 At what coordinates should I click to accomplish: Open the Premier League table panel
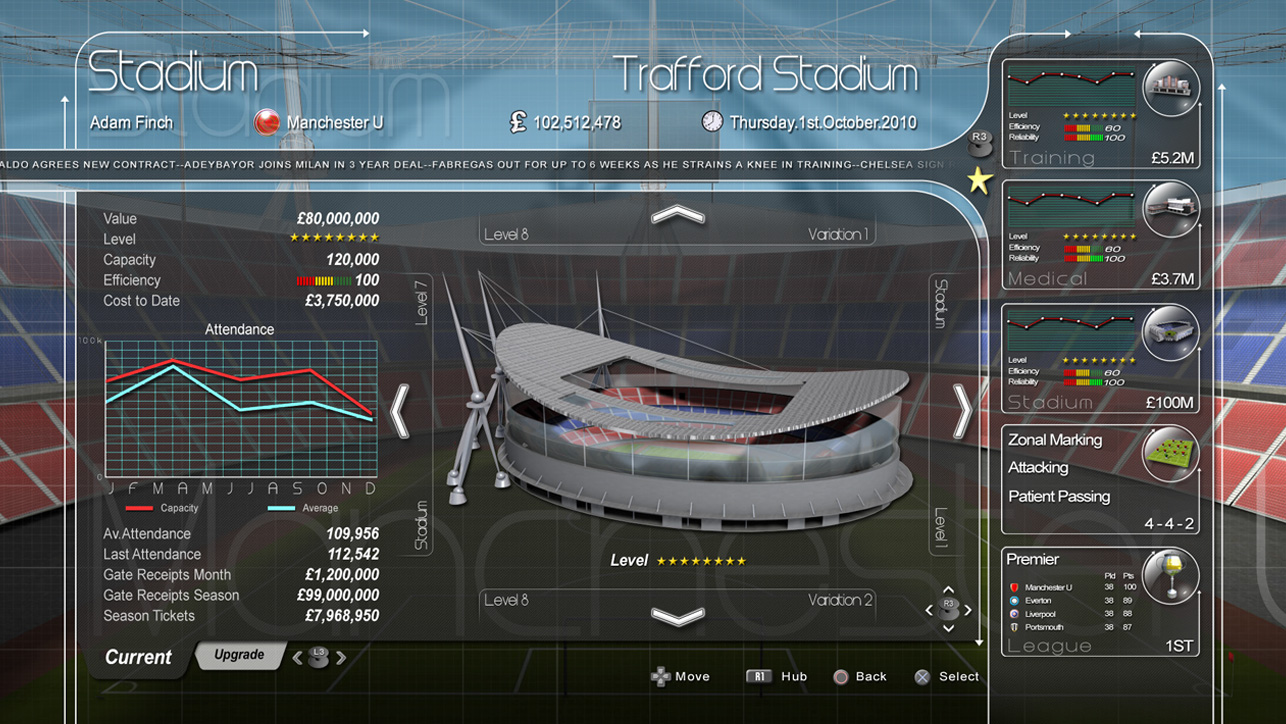point(1100,602)
